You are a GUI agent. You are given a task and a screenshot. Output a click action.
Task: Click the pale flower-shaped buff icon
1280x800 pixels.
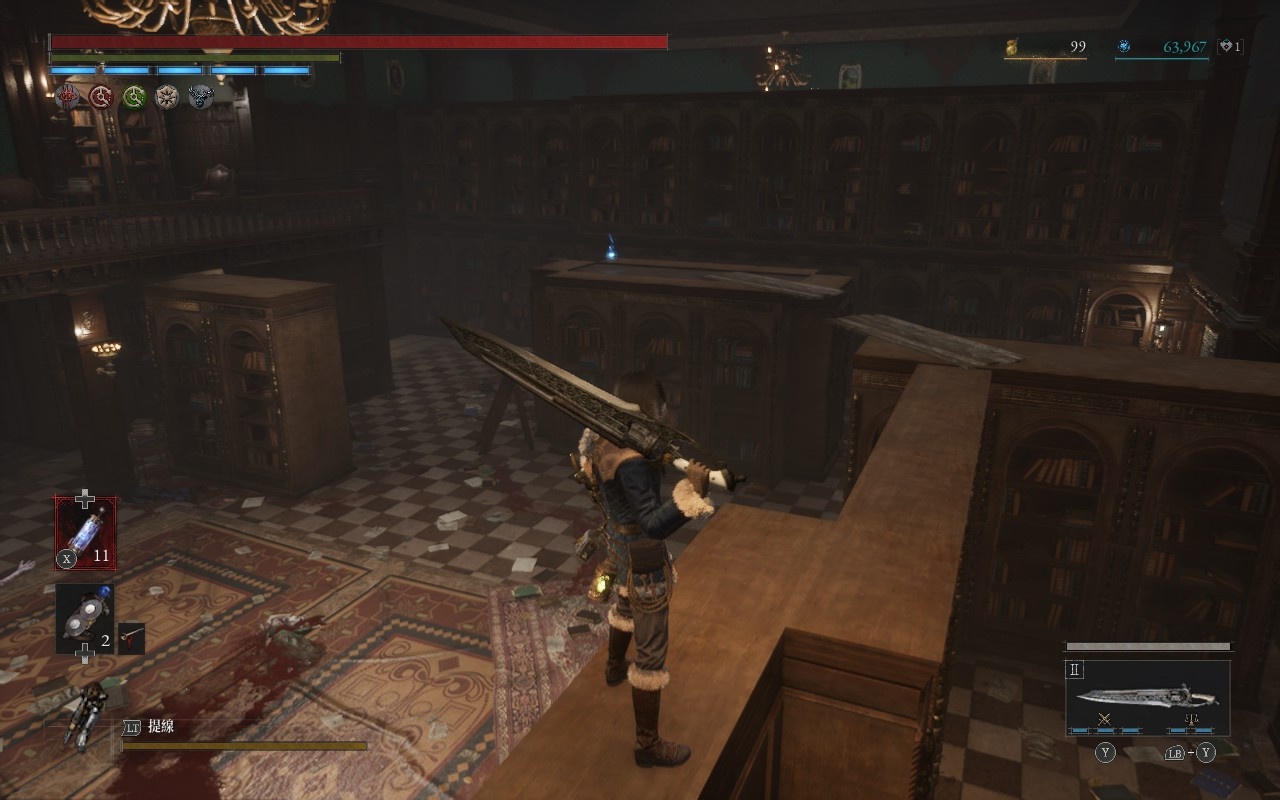167,96
